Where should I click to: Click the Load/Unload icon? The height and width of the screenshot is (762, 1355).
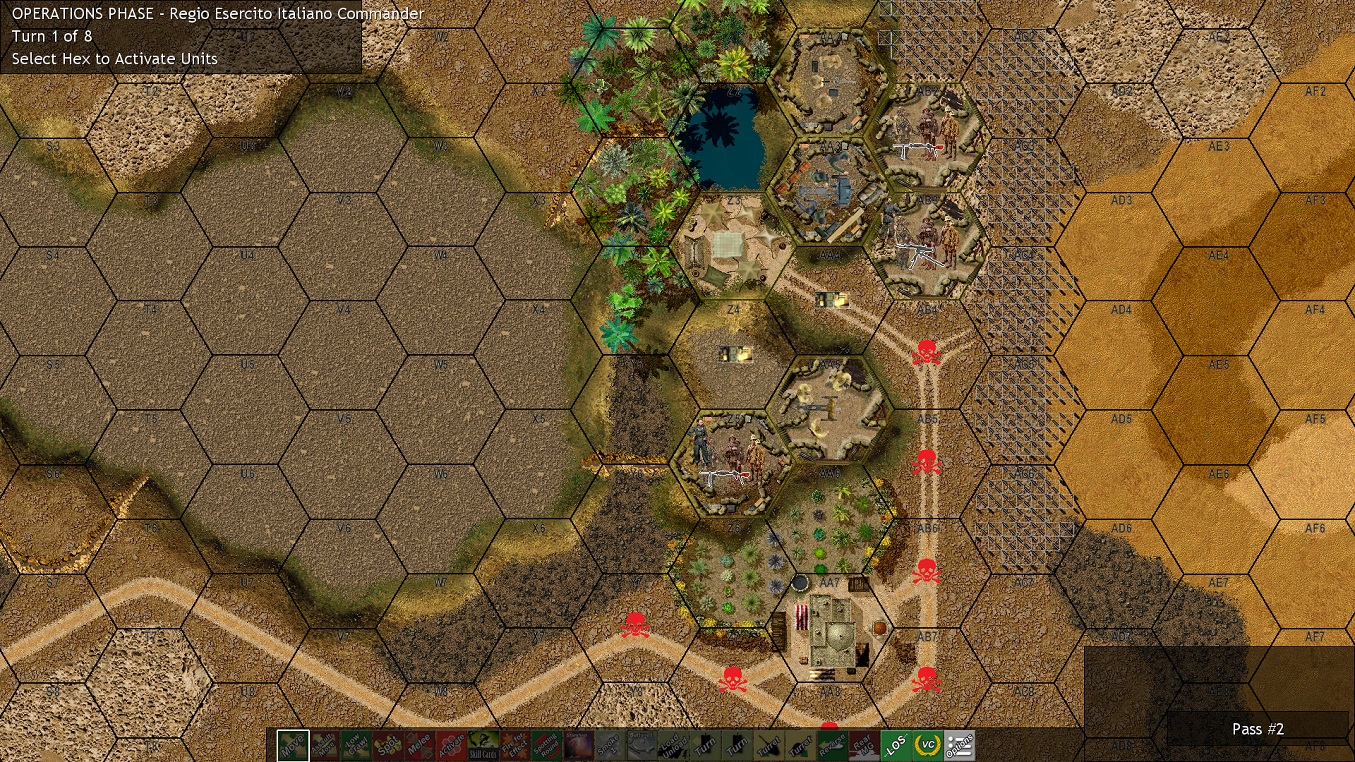[671, 745]
